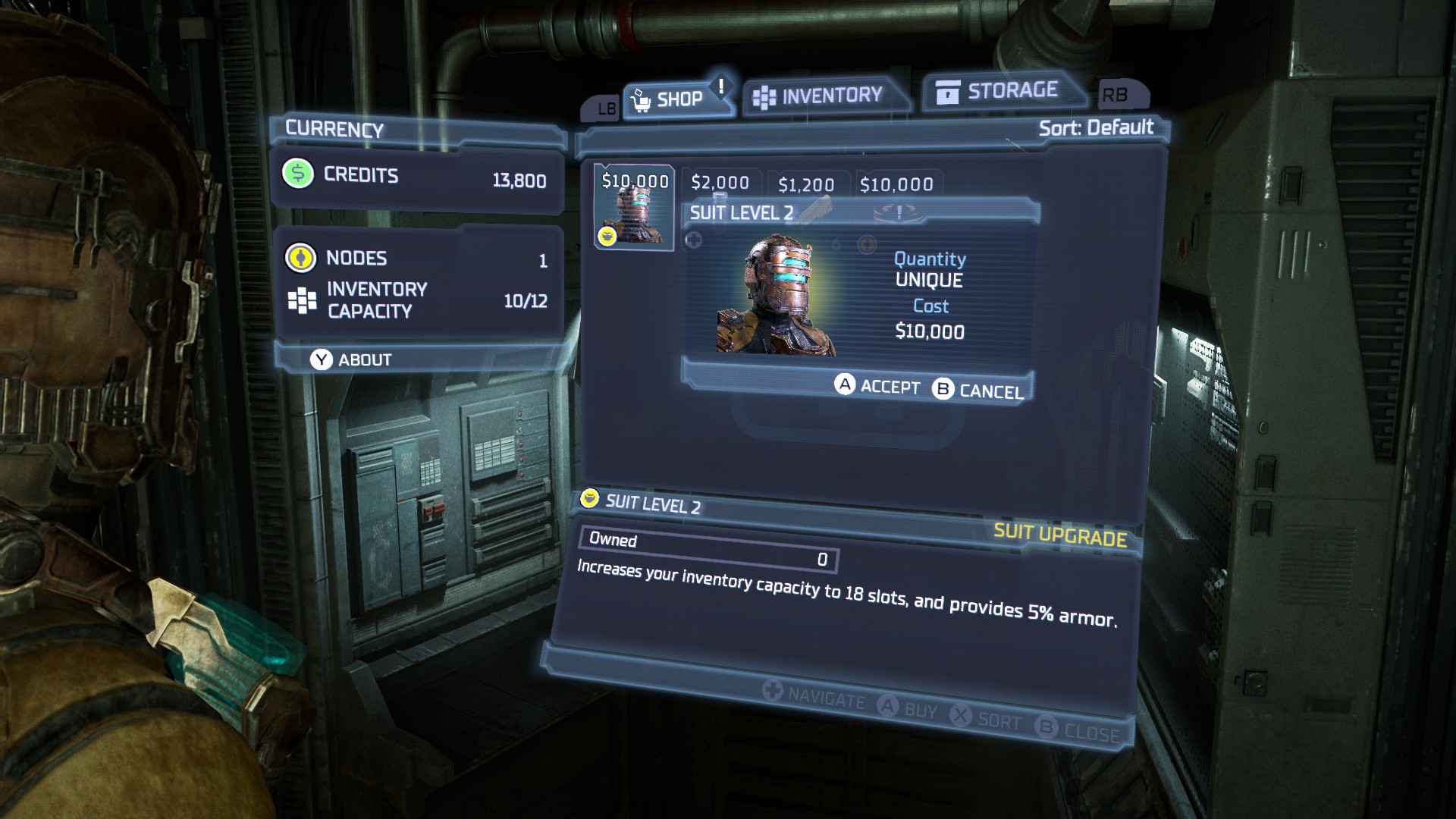
Task: Click the Inventory Capacity grid icon
Action: 303,299
